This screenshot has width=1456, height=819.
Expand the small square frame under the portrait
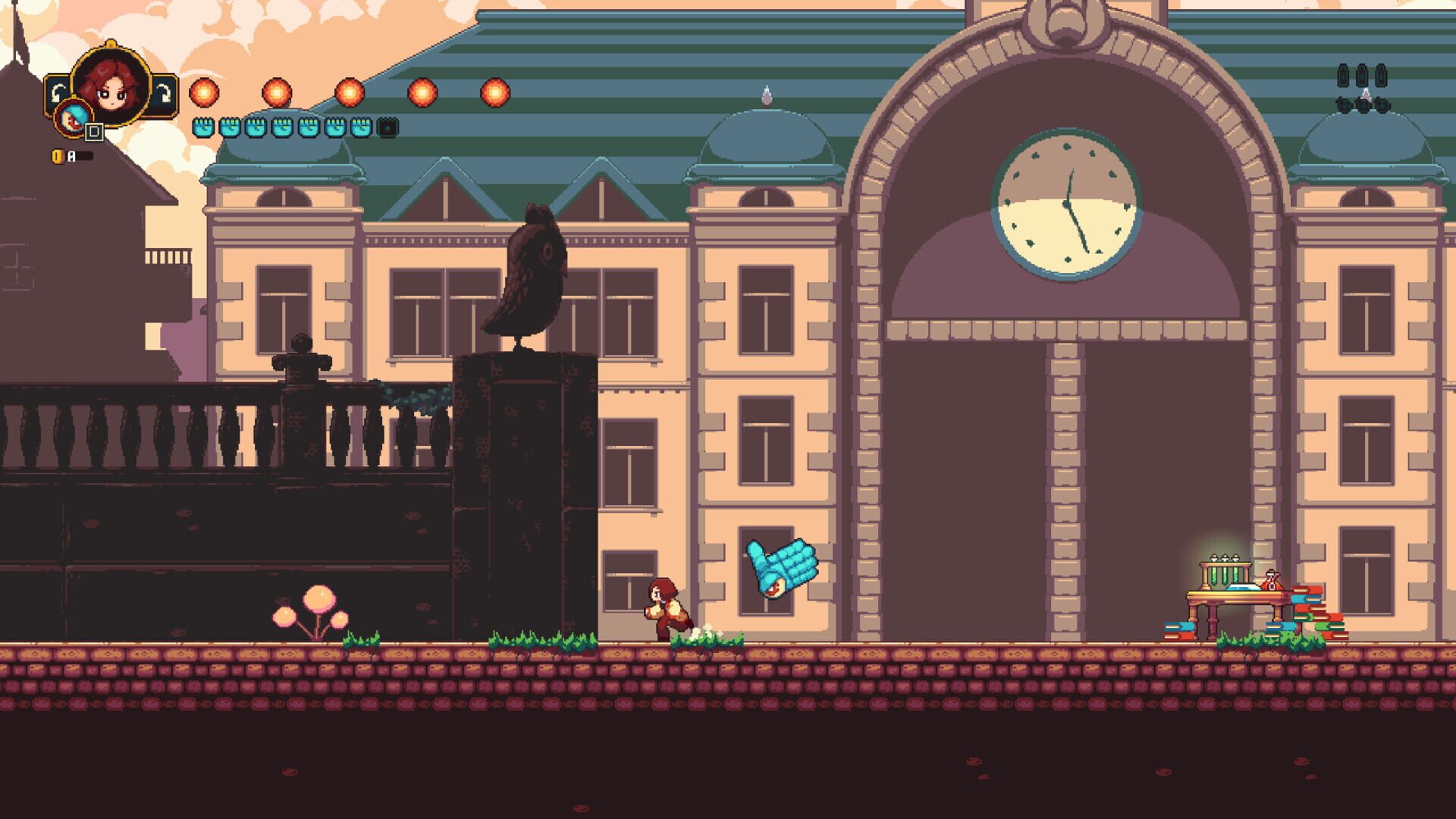click(94, 133)
